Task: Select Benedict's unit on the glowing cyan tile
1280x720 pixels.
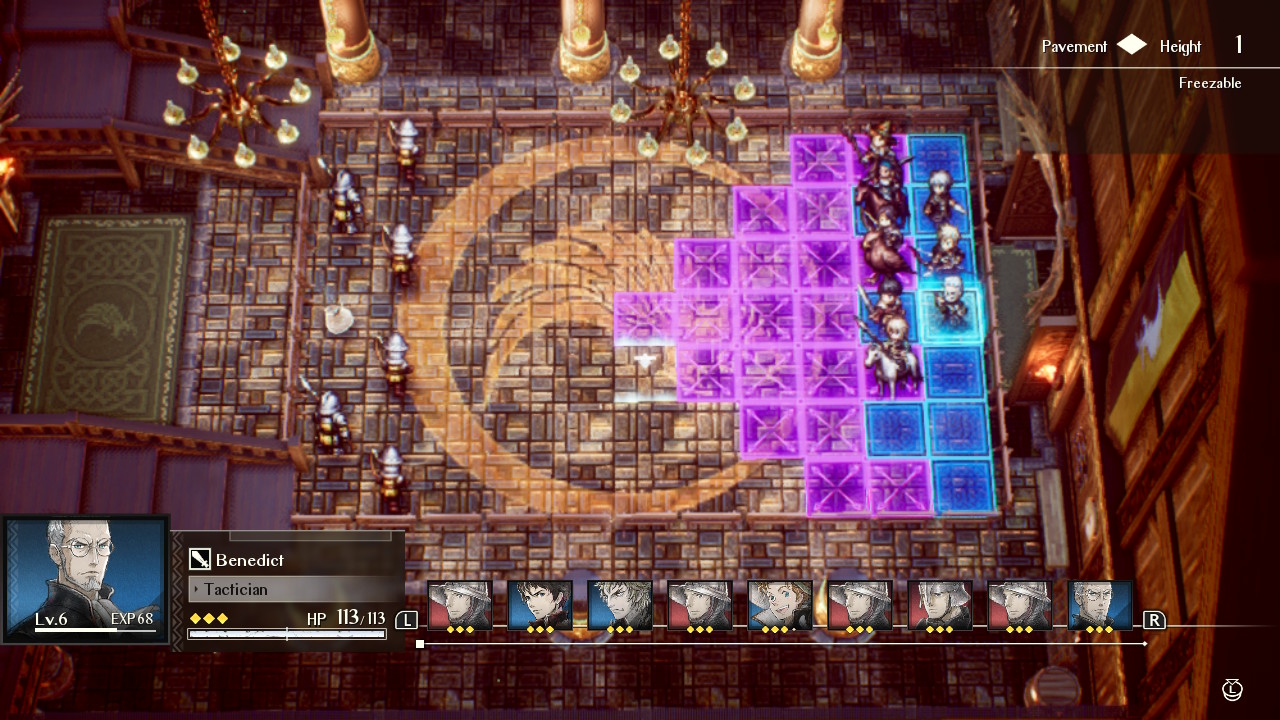Action: (950, 308)
